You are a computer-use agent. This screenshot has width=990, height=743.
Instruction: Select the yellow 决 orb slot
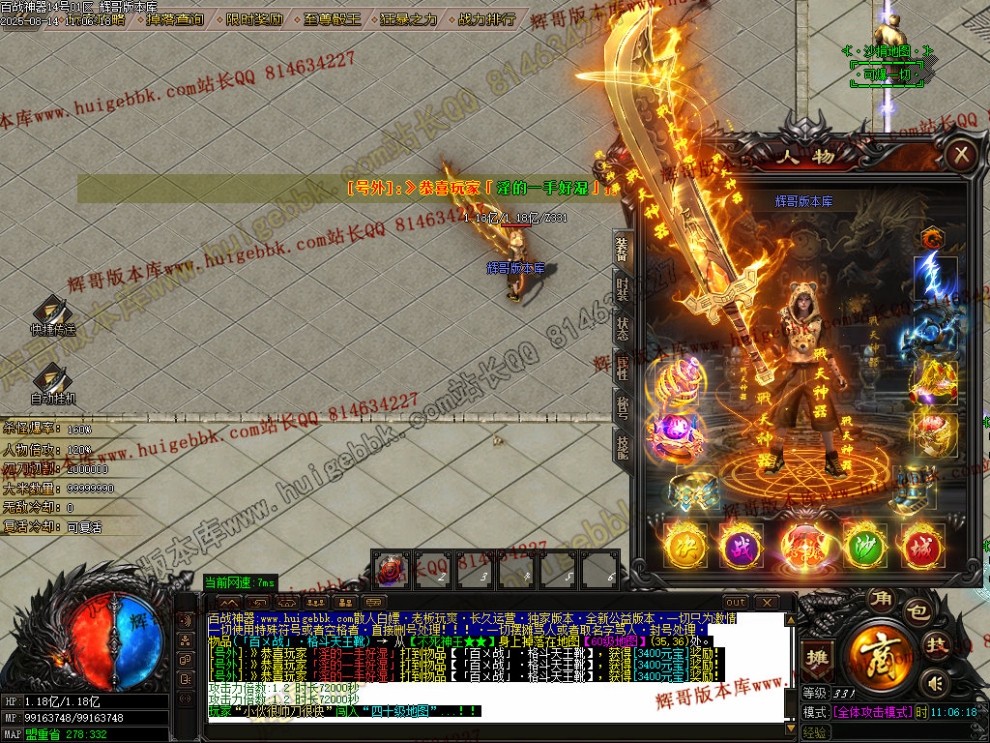pyautogui.click(x=686, y=545)
